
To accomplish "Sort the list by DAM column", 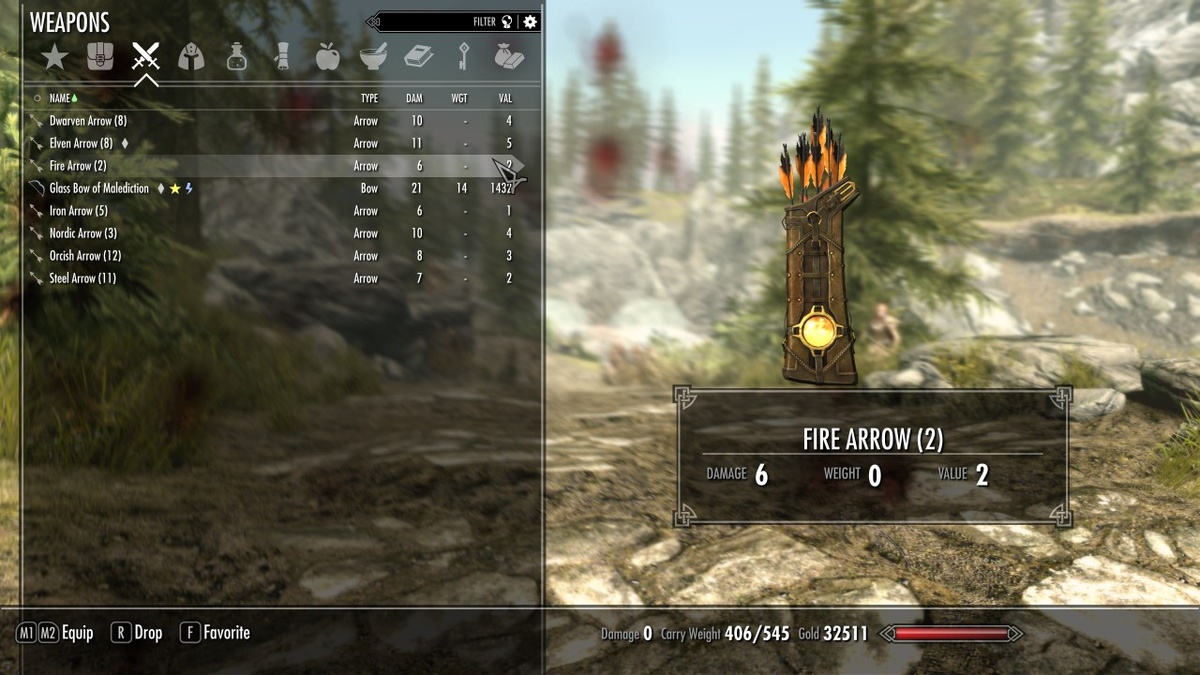I will tap(414, 98).
